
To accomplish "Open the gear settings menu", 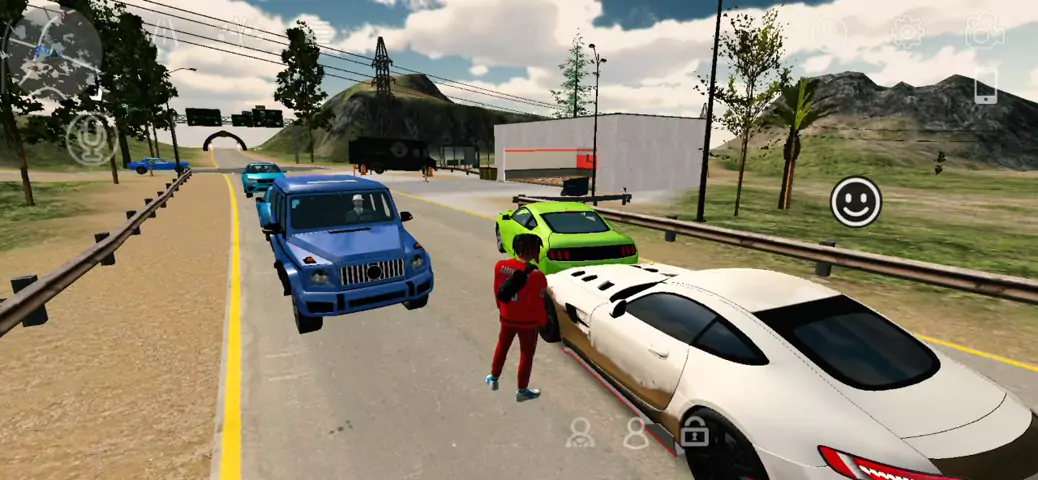I will tap(907, 31).
